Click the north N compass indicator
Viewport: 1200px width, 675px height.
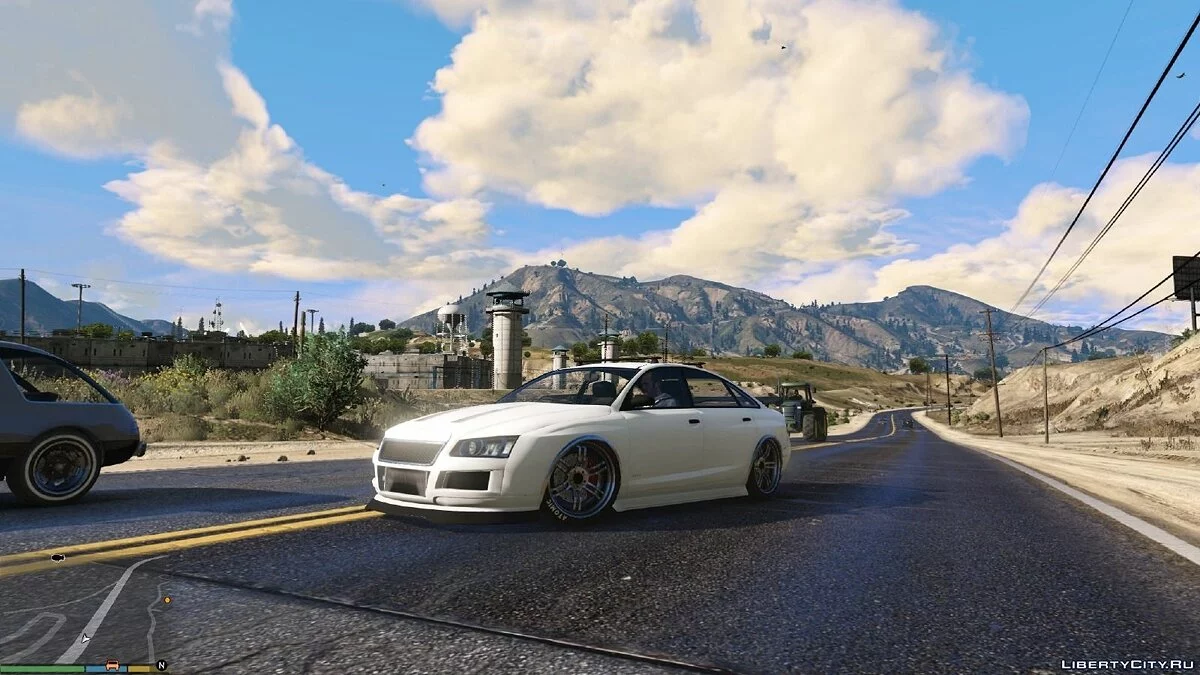click(160, 664)
